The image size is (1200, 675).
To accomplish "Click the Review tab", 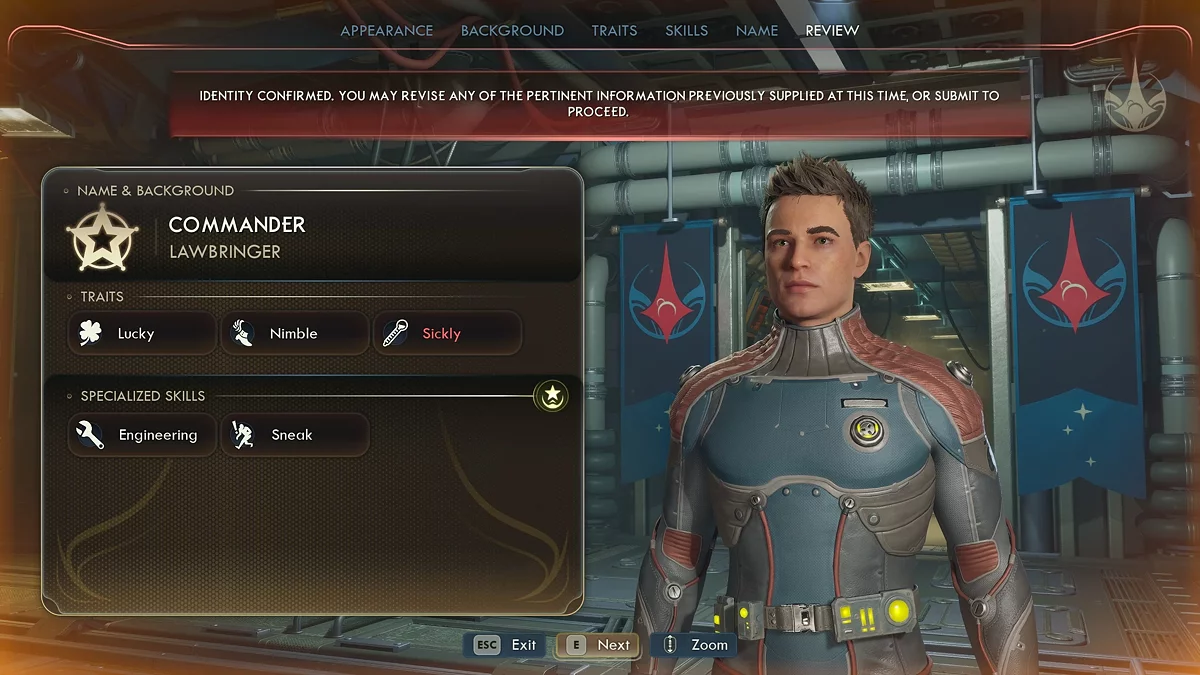I will coord(832,31).
